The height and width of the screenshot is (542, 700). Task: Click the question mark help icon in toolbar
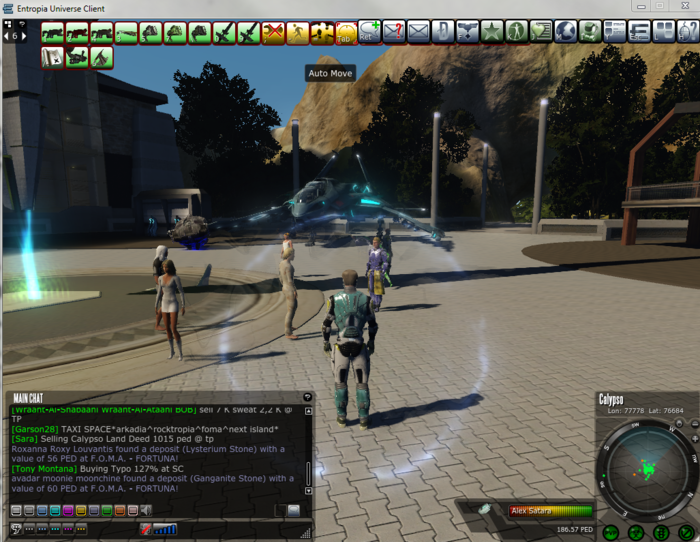click(394, 32)
